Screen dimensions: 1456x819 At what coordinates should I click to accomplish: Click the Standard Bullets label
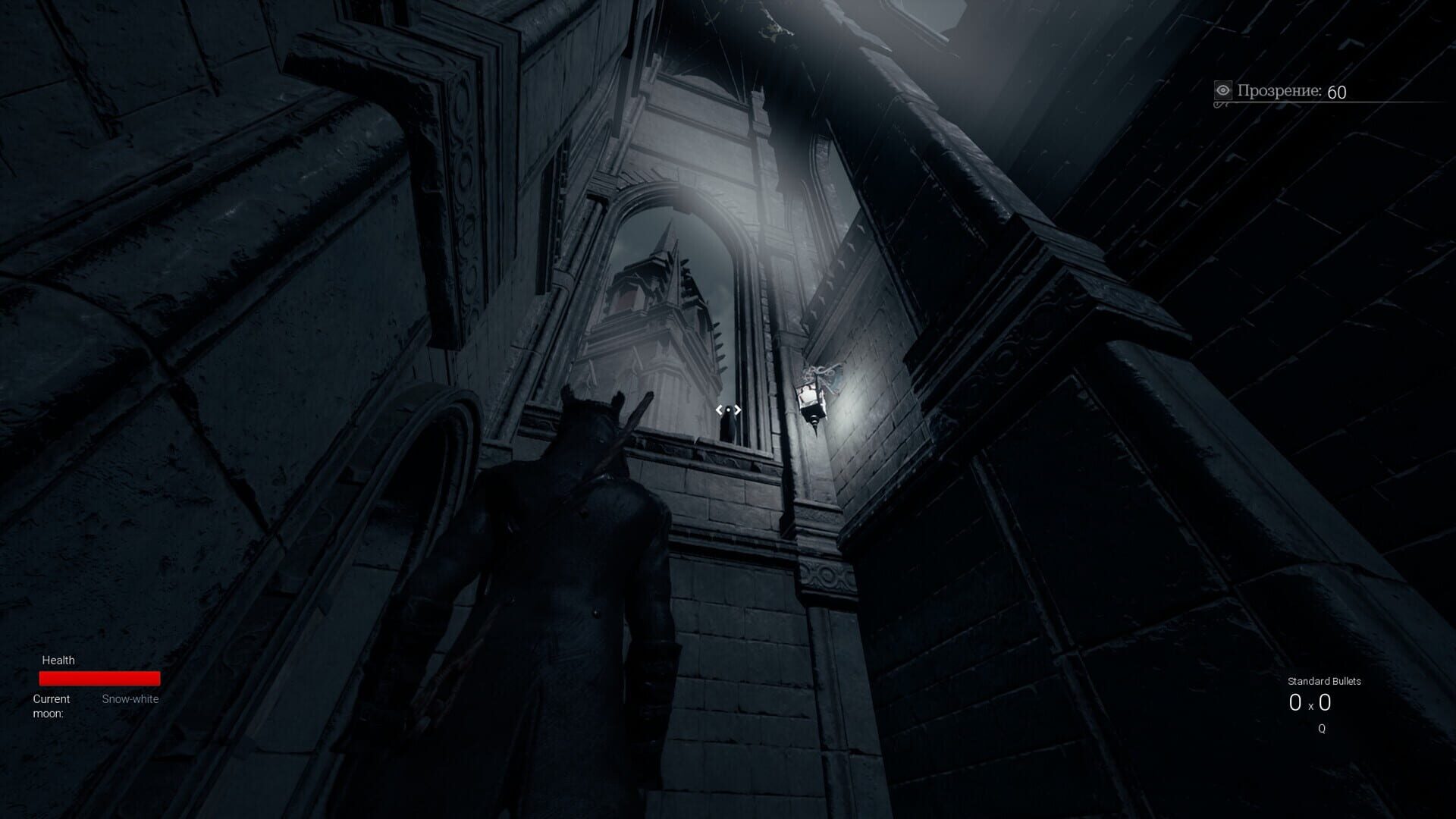(x=1323, y=682)
